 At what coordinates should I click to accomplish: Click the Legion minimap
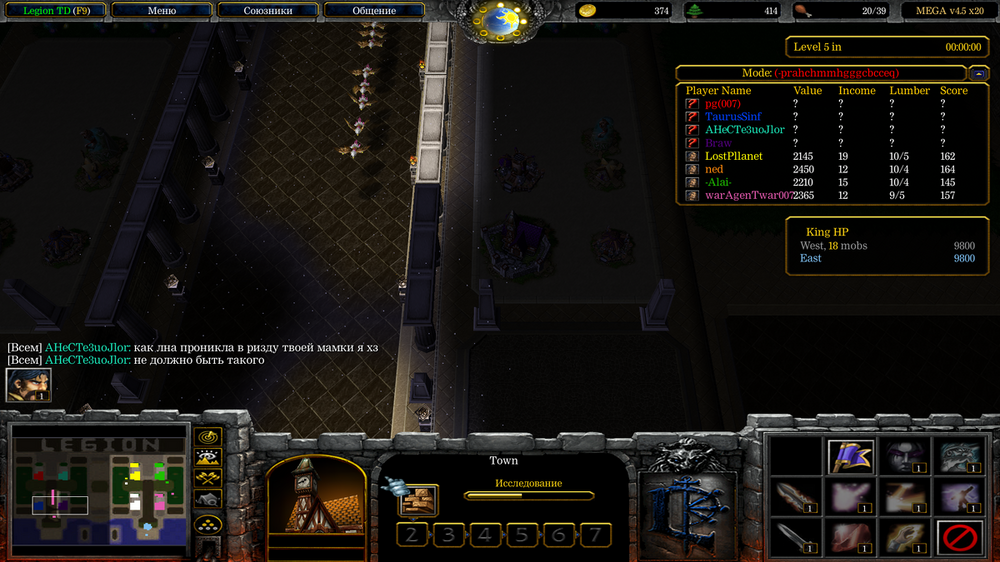click(99, 490)
